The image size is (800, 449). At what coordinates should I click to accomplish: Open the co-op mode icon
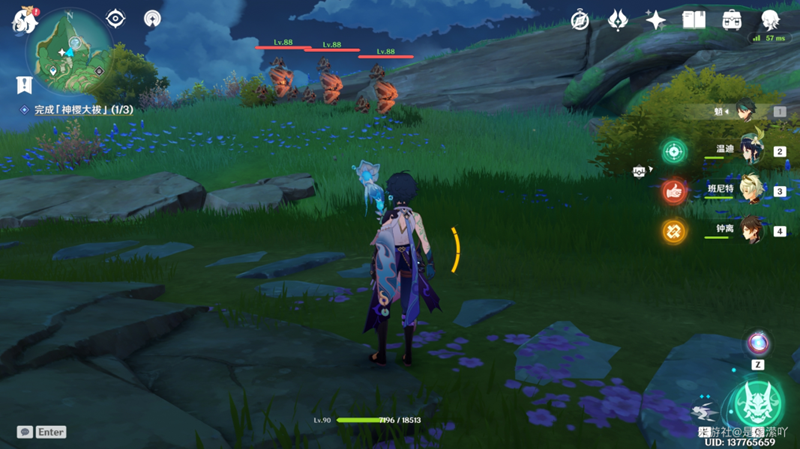click(x=152, y=18)
